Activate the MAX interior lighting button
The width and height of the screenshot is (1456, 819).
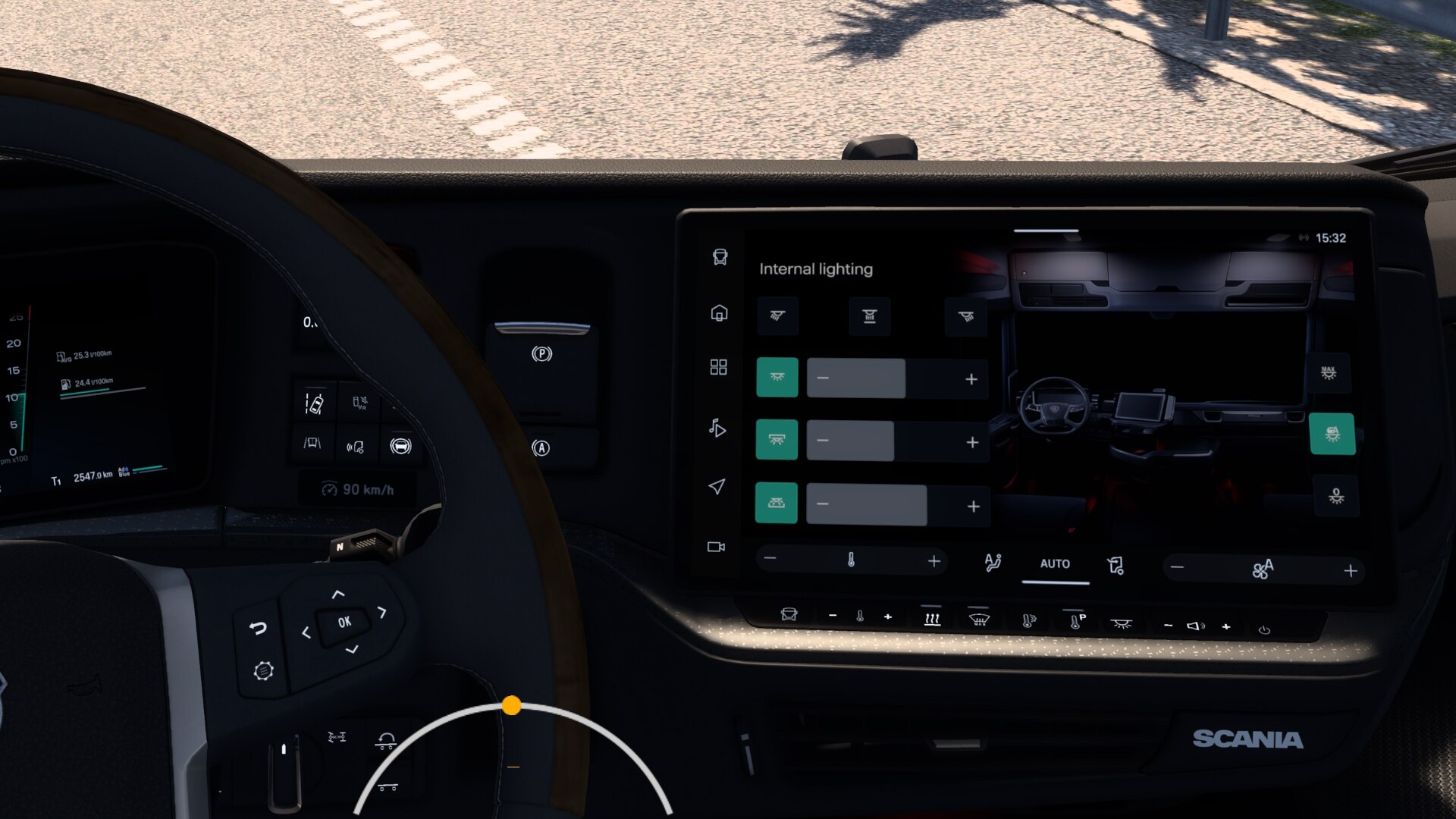(1329, 372)
